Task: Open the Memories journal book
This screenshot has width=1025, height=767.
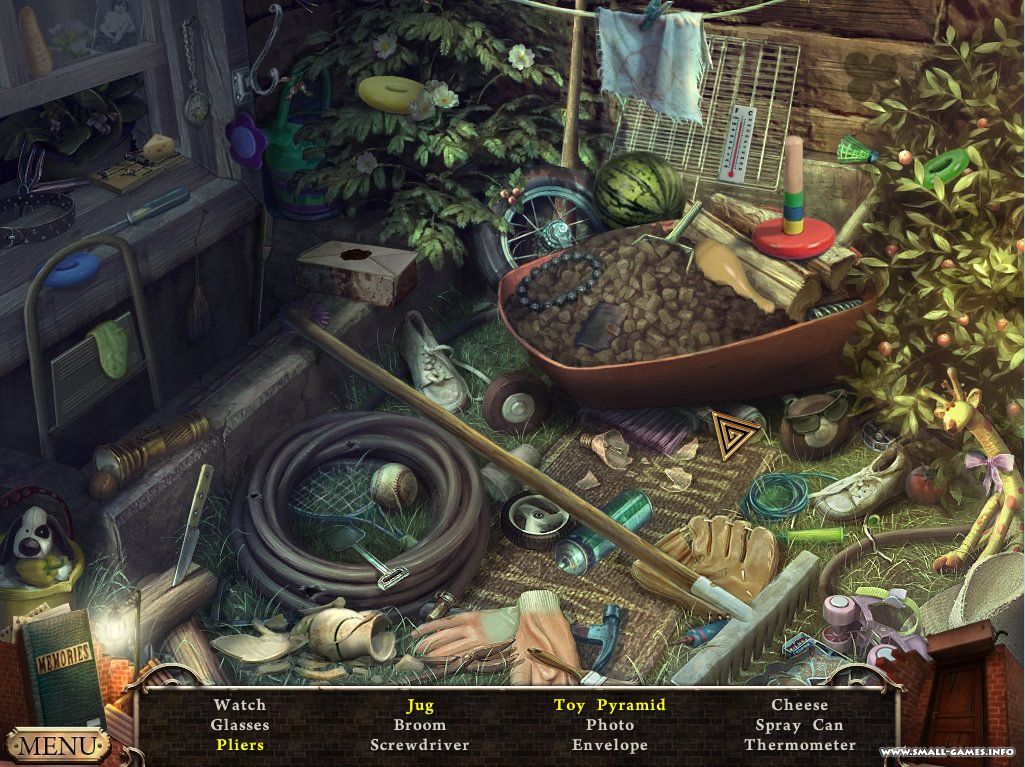Action: tap(62, 667)
